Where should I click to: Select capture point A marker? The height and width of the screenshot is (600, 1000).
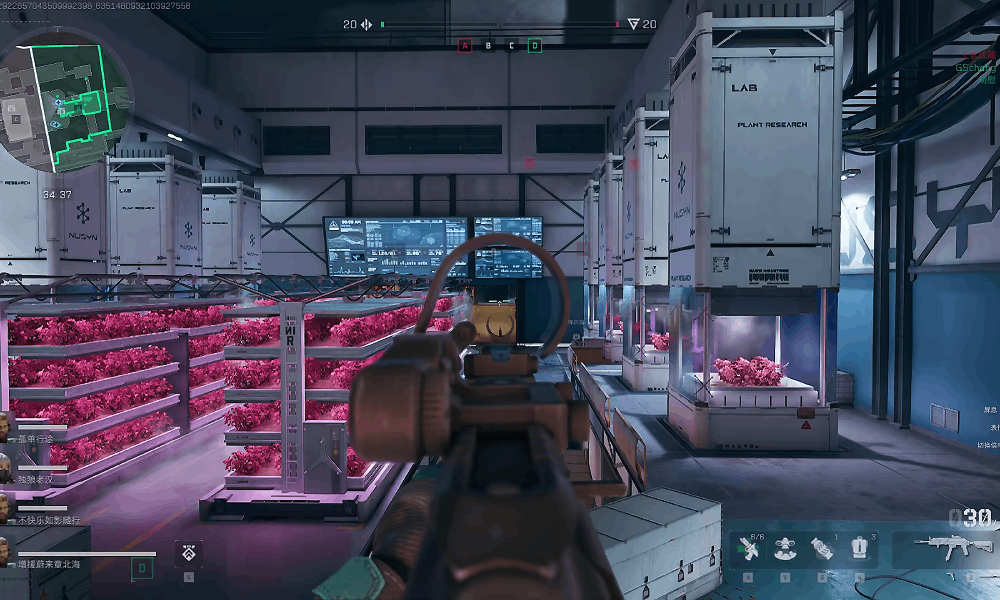464,45
